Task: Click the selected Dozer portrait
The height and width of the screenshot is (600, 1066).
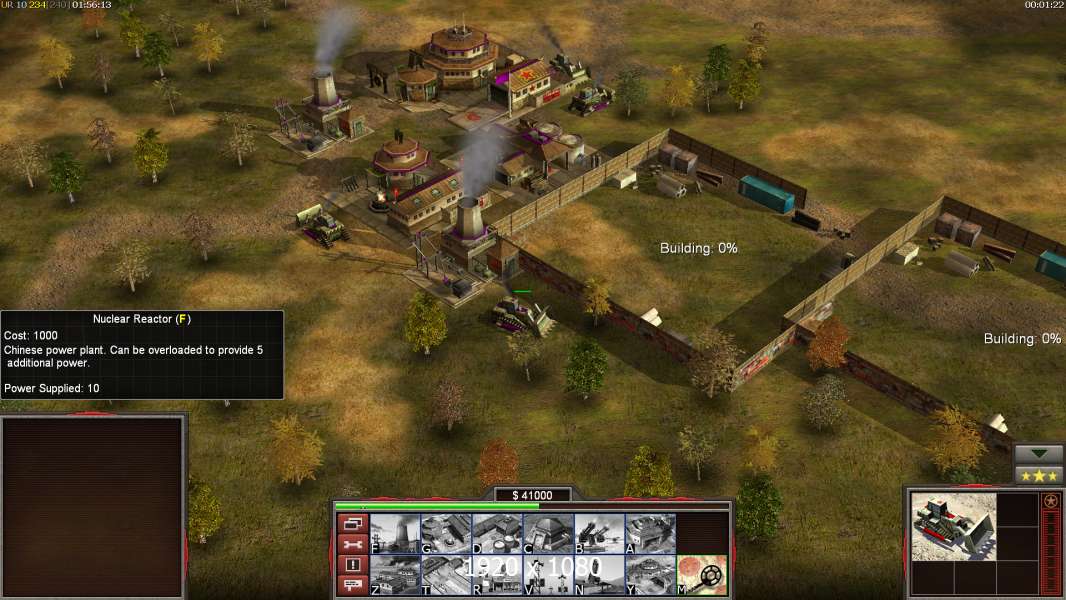Action: click(x=954, y=526)
